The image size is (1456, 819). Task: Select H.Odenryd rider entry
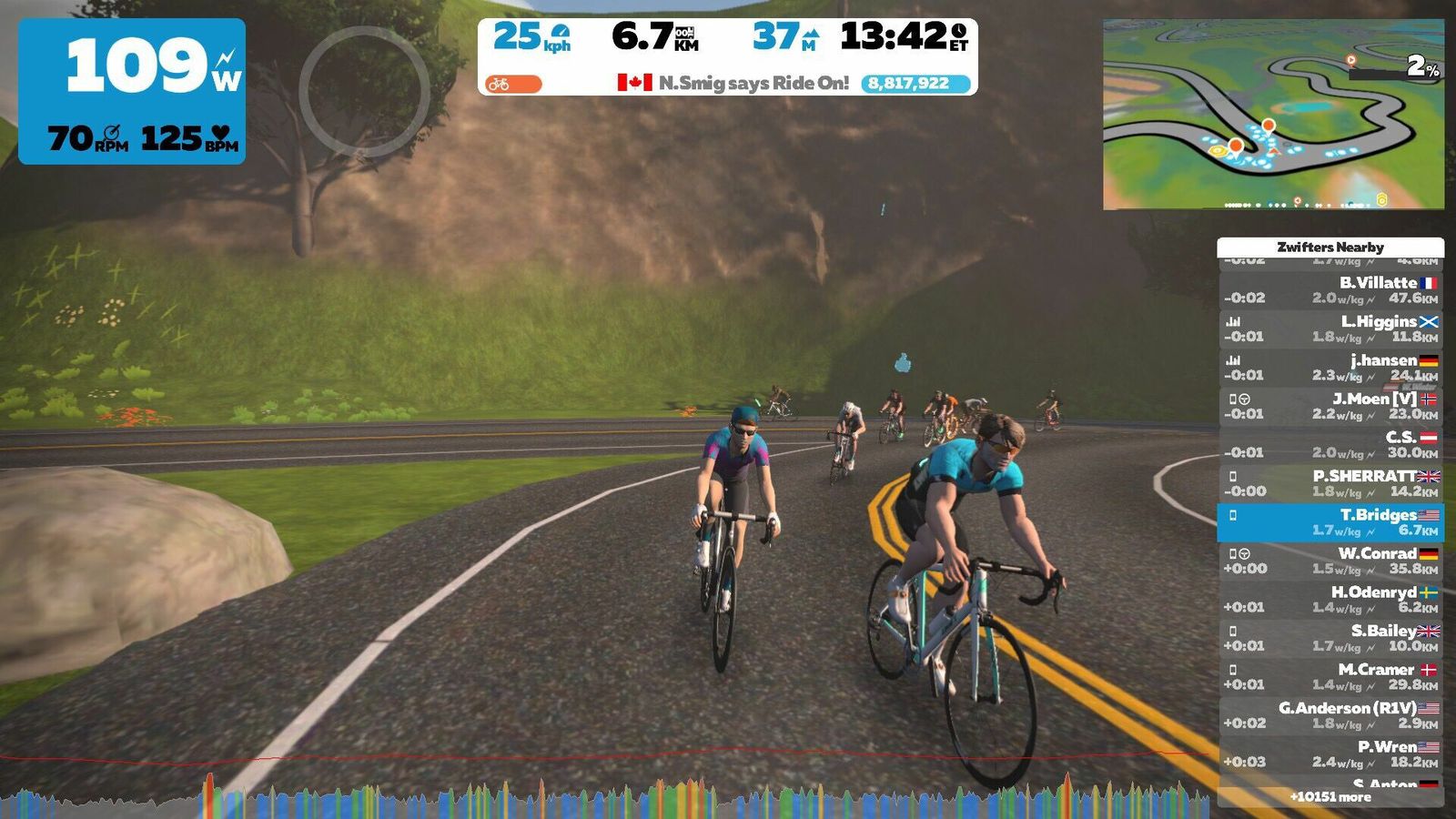pos(1330,600)
